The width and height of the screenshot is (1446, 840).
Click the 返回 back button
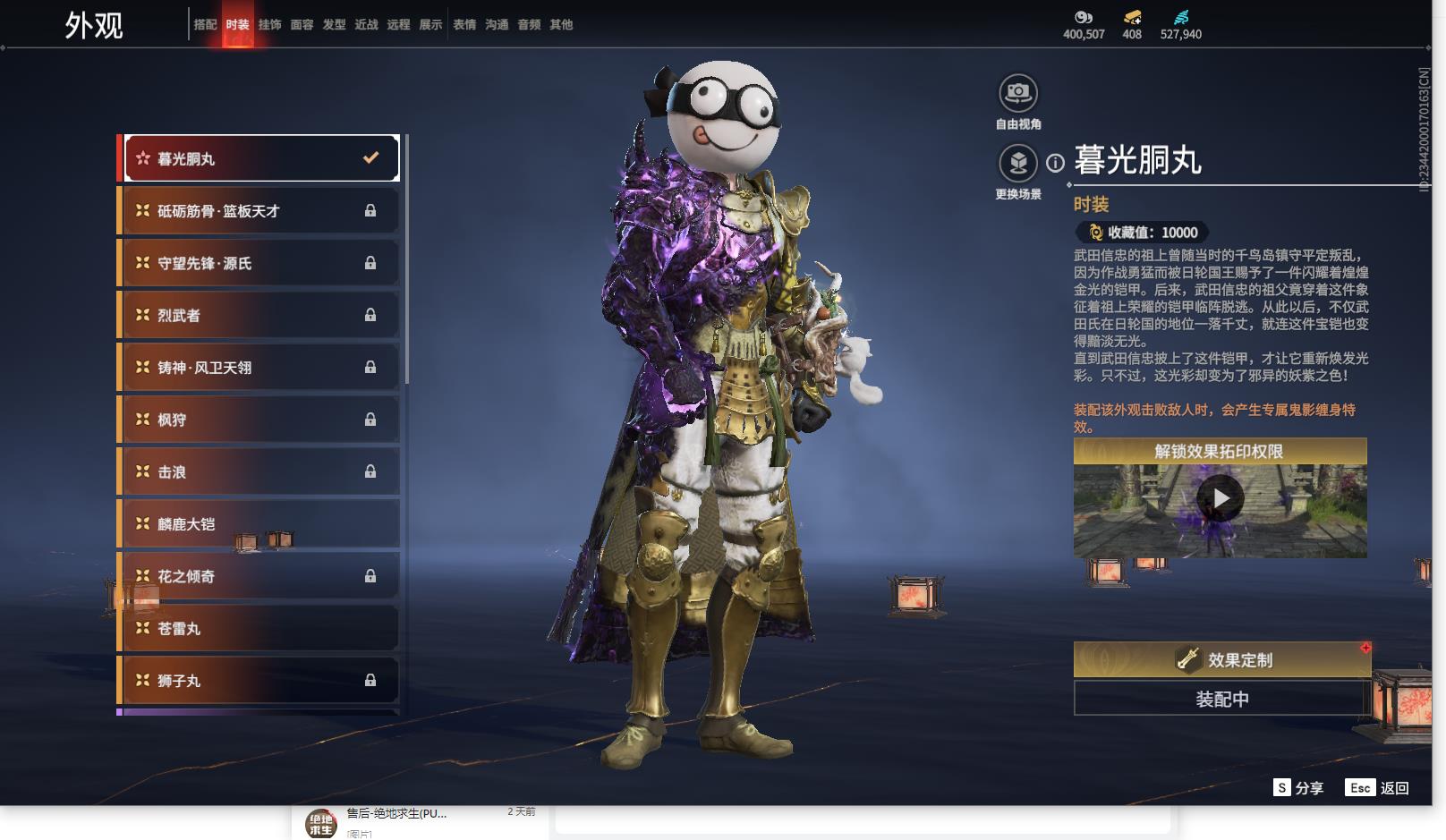1378,788
